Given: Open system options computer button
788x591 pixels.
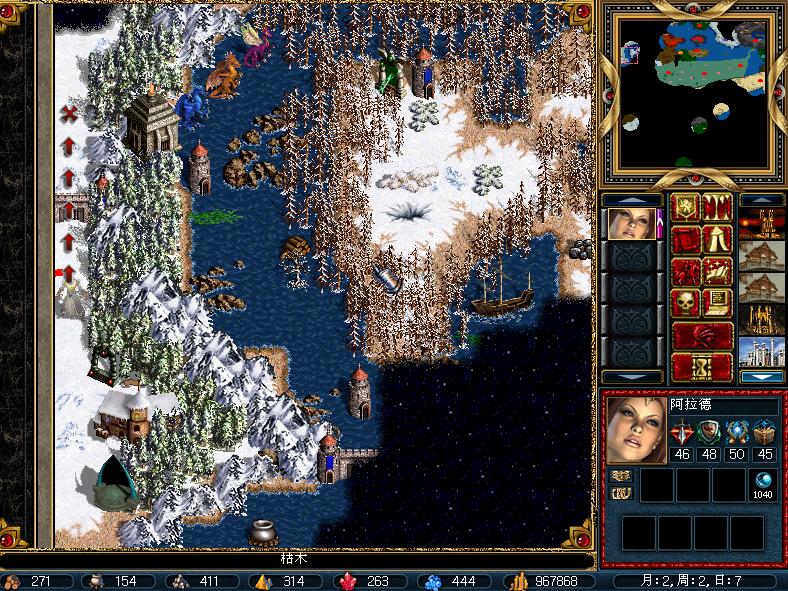Looking at the screenshot, I should pyautogui.click(x=718, y=303).
